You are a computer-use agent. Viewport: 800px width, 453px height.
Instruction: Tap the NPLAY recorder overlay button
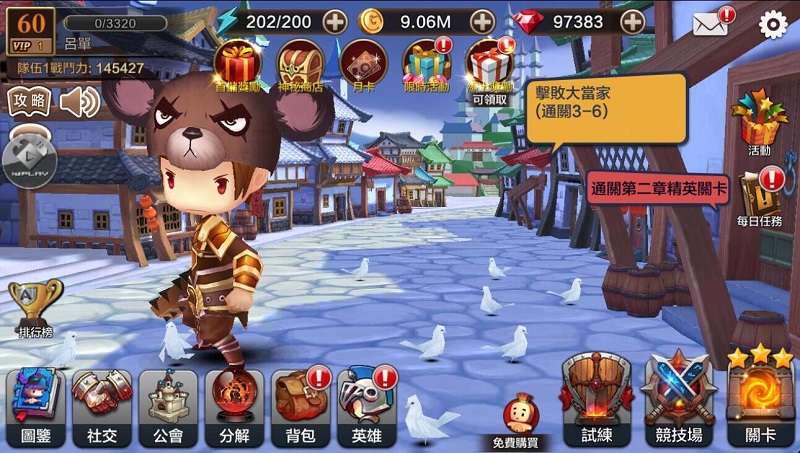[x=29, y=158]
